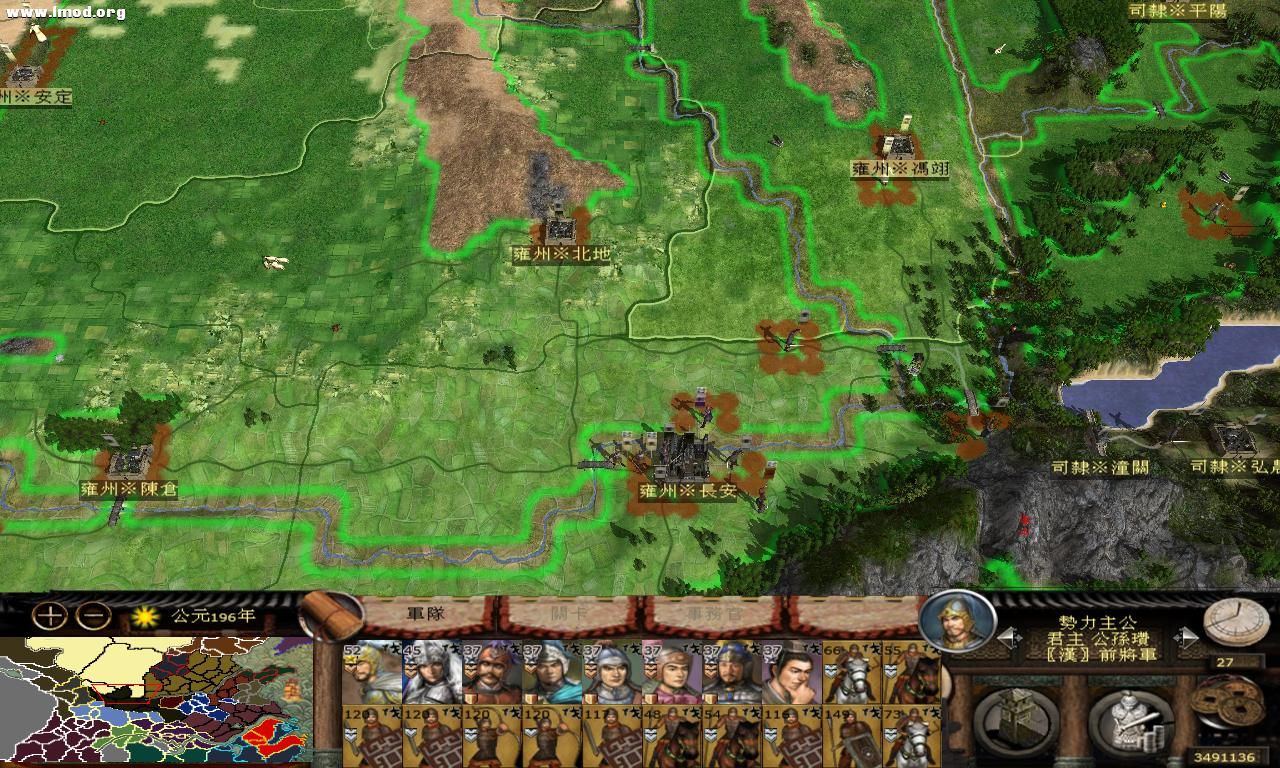Viewport: 1280px width, 768px height.
Task: Click the sun icon beside 公元196年
Action: pos(145,617)
